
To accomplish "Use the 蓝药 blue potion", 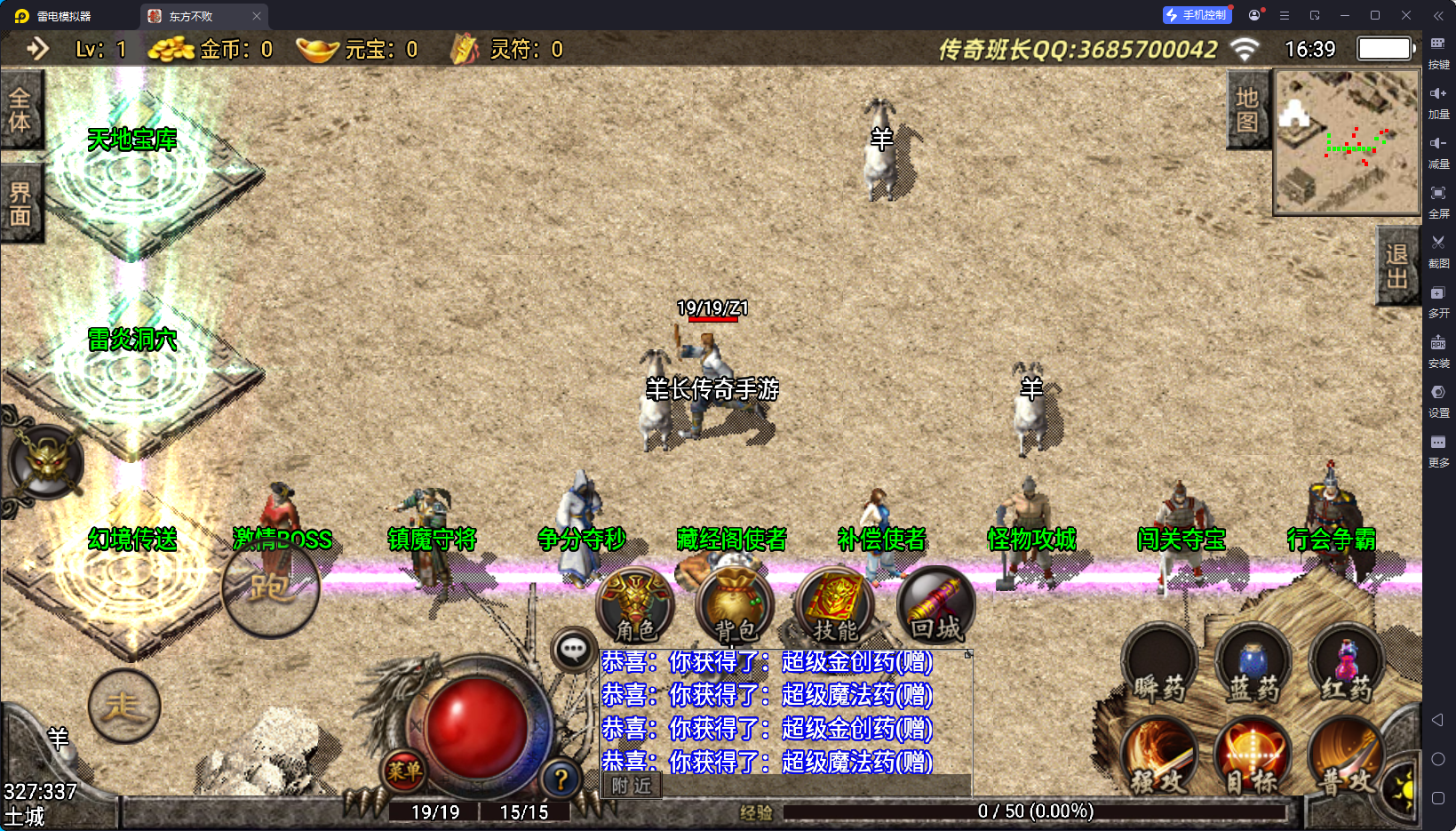I will 1253,666.
